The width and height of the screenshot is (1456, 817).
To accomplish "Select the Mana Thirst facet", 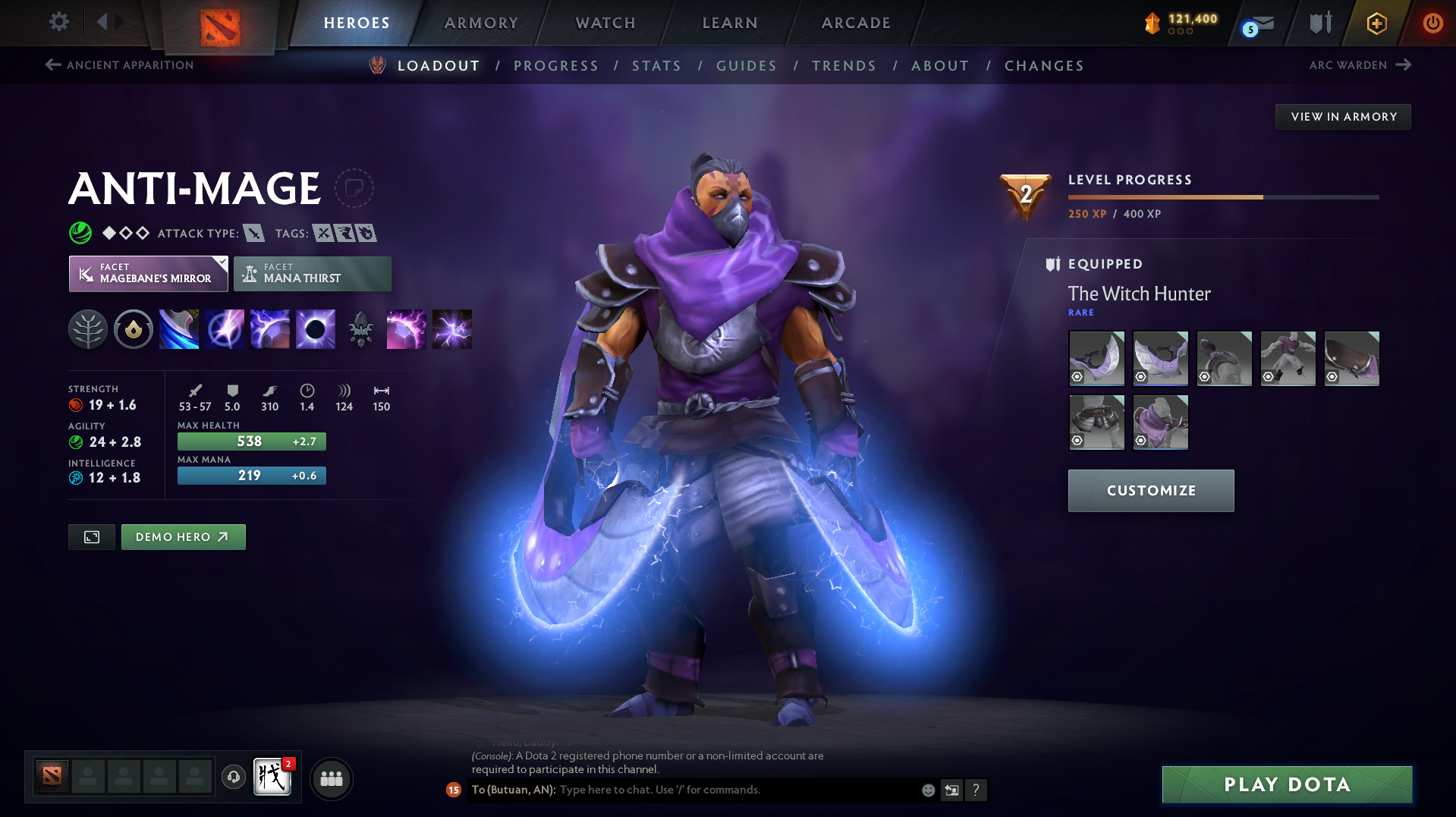I will pos(312,273).
